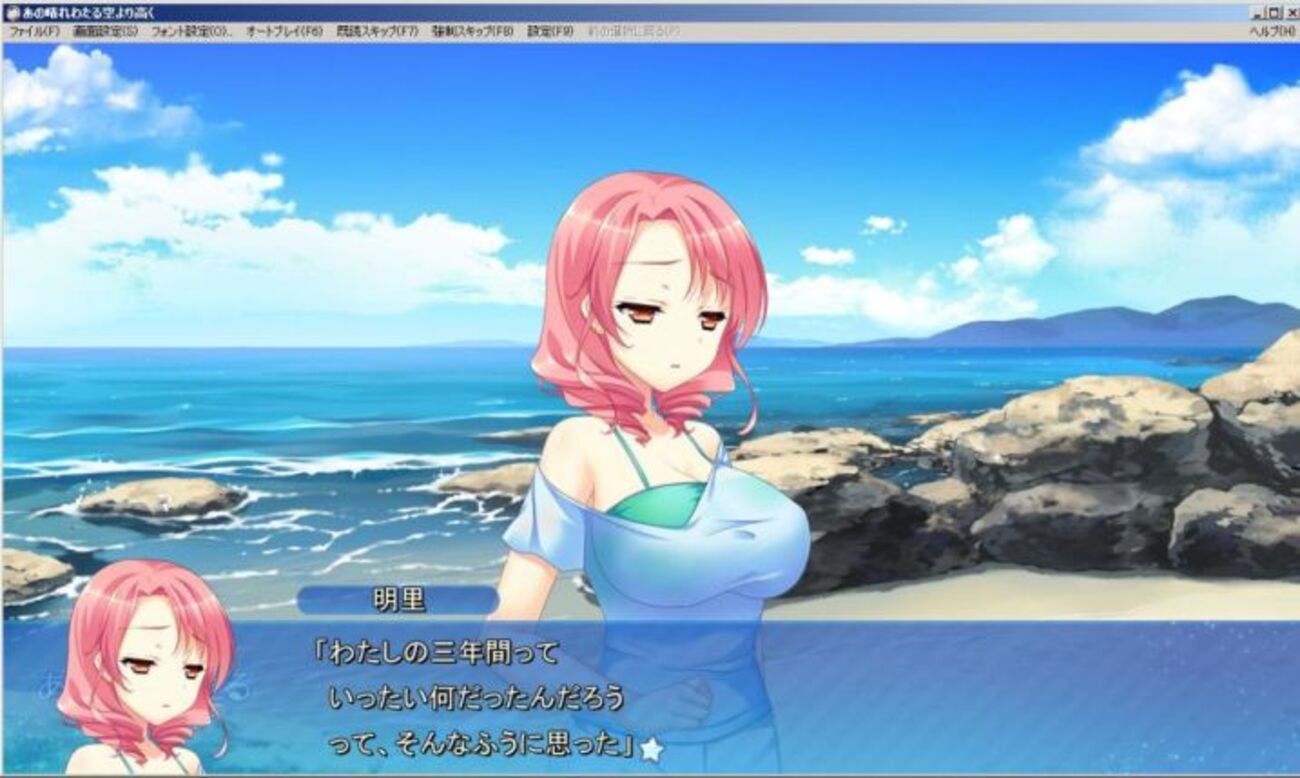
Task: Open the 設定 (F9) settings menu
Action: (550, 31)
